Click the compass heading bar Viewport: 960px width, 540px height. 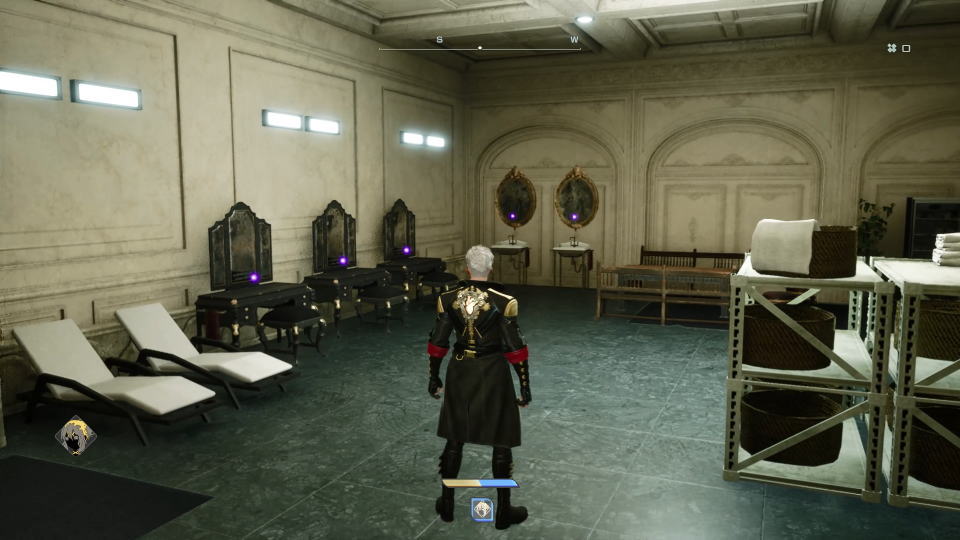point(479,46)
